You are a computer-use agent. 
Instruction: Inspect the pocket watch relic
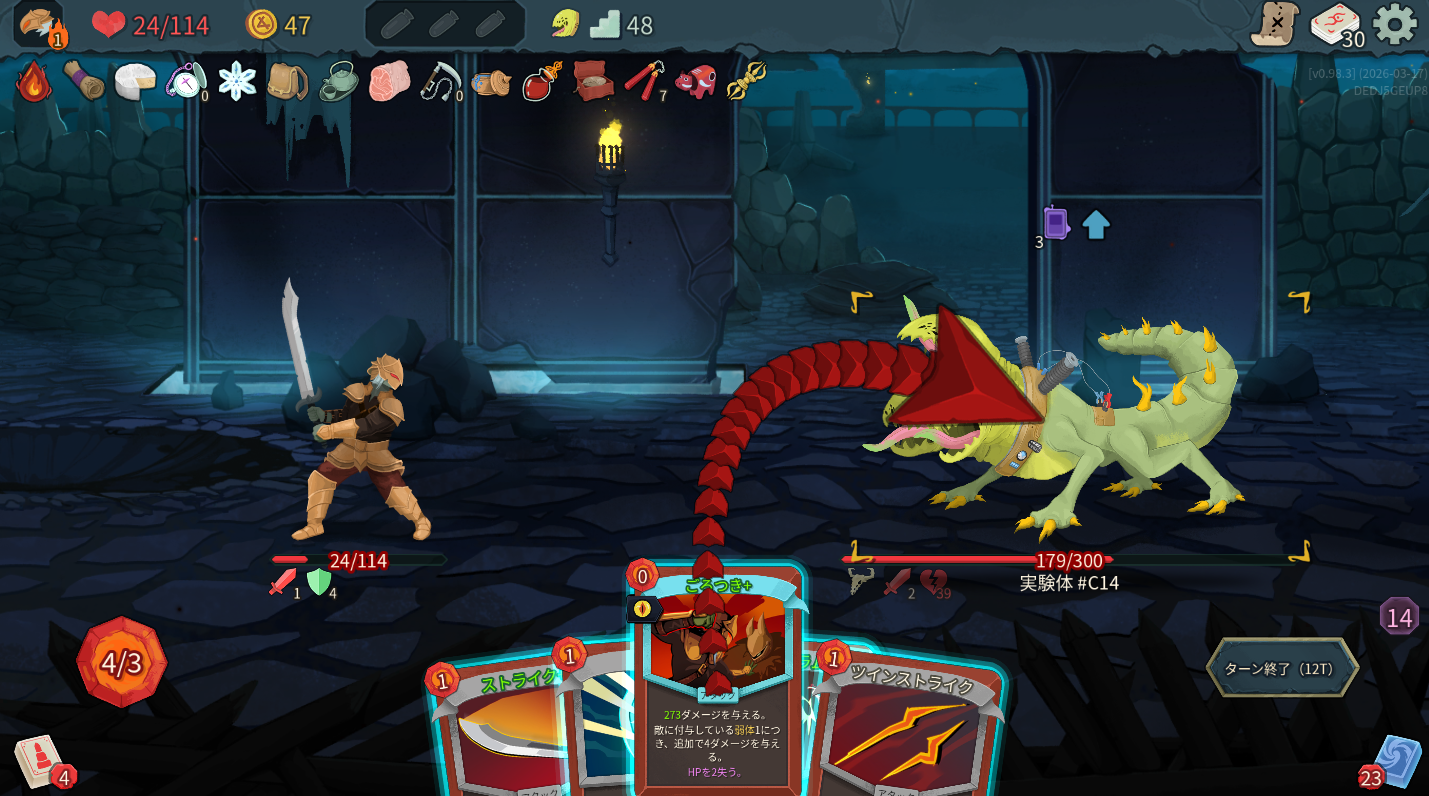186,81
